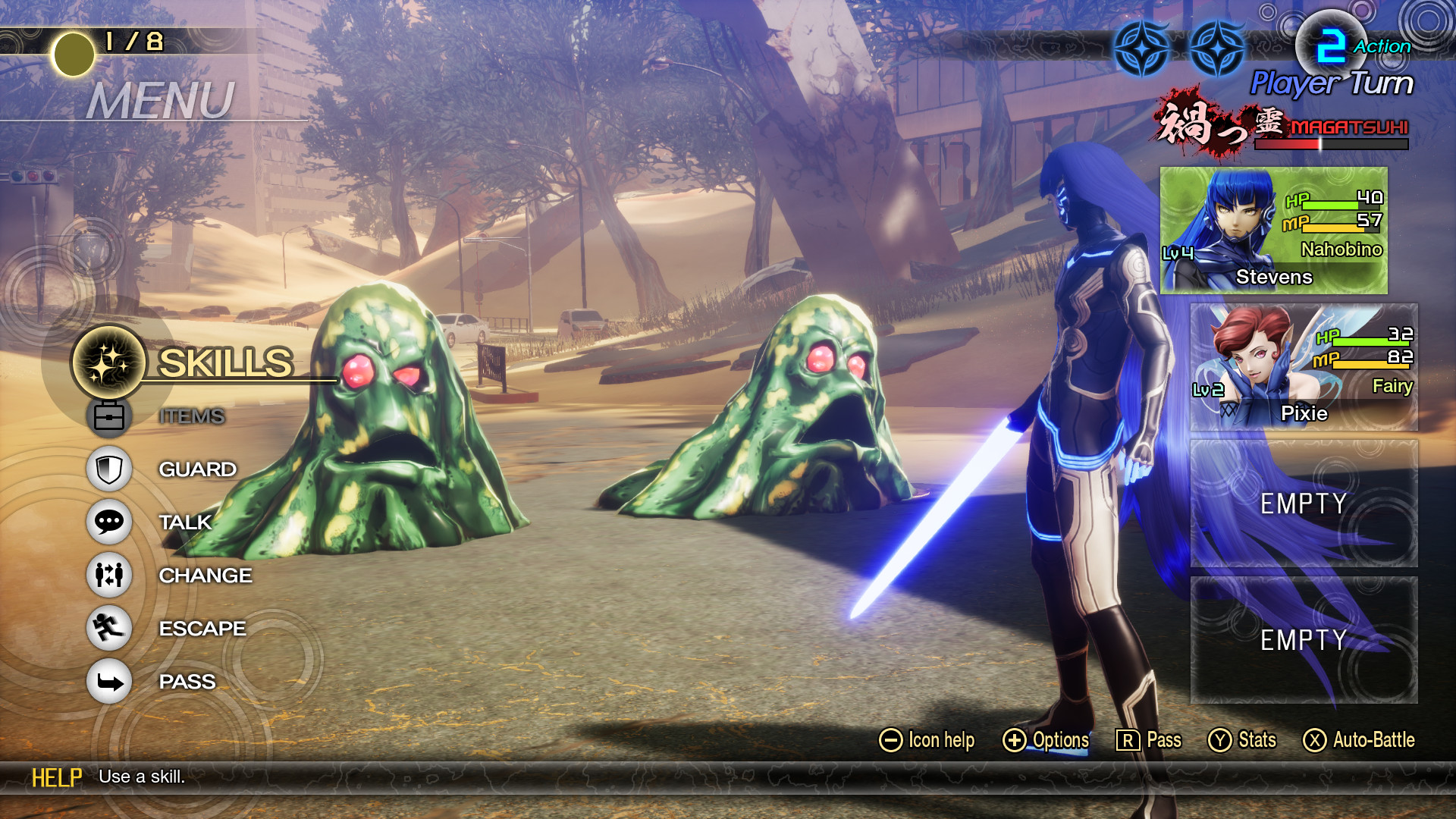Screen dimensions: 1456x819
Task: Expand the Options panel
Action: pos(1047,740)
